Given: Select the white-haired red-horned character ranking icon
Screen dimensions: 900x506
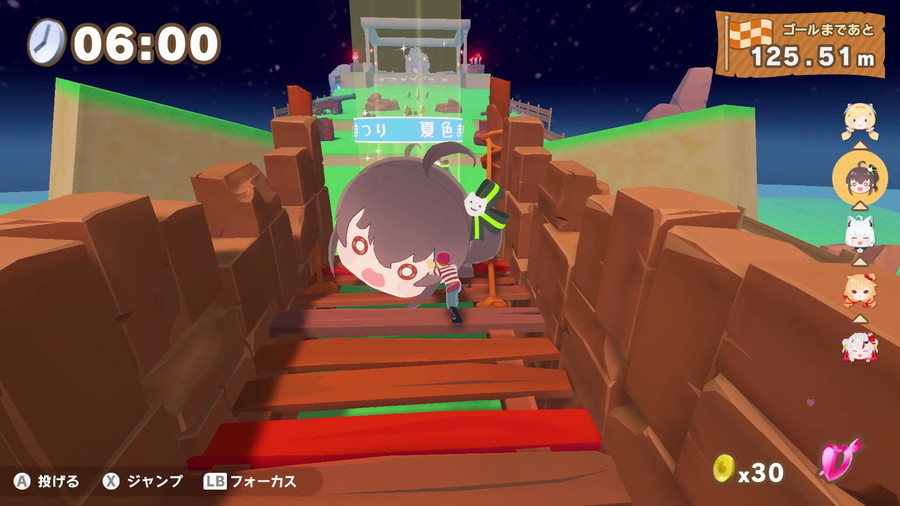Looking at the screenshot, I should (x=860, y=345).
